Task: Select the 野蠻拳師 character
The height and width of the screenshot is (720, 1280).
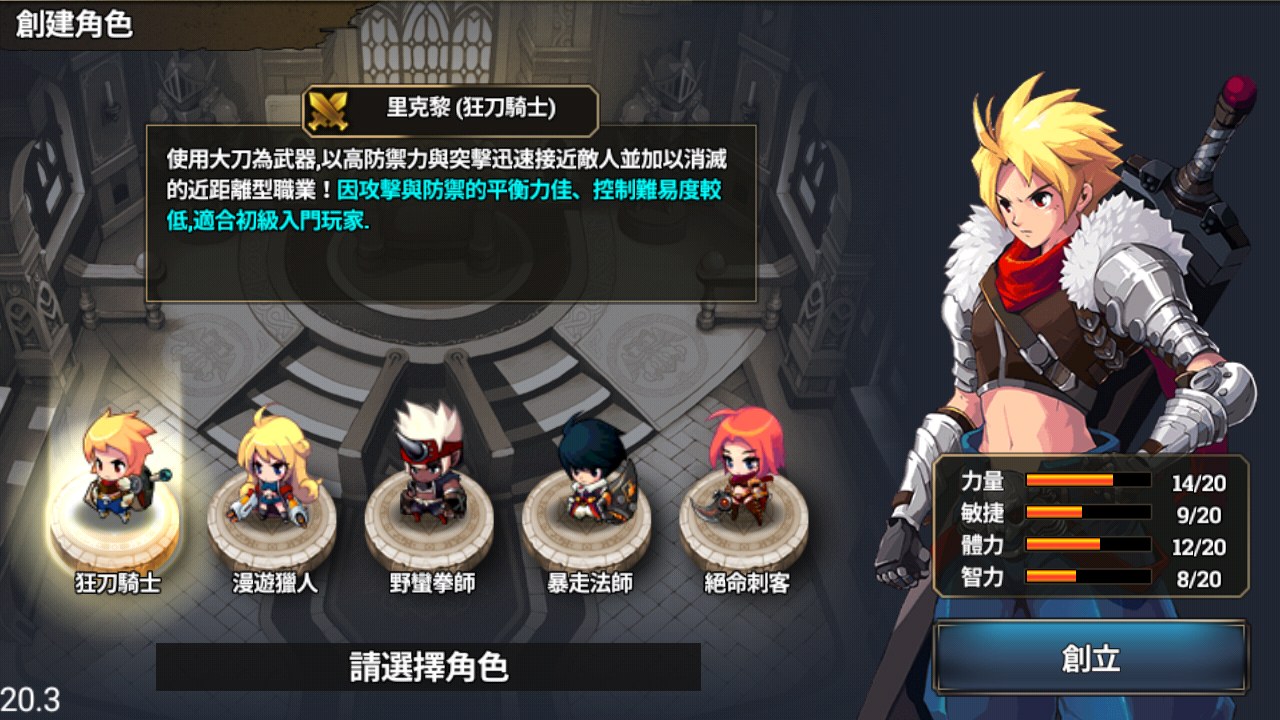Action: point(430,470)
